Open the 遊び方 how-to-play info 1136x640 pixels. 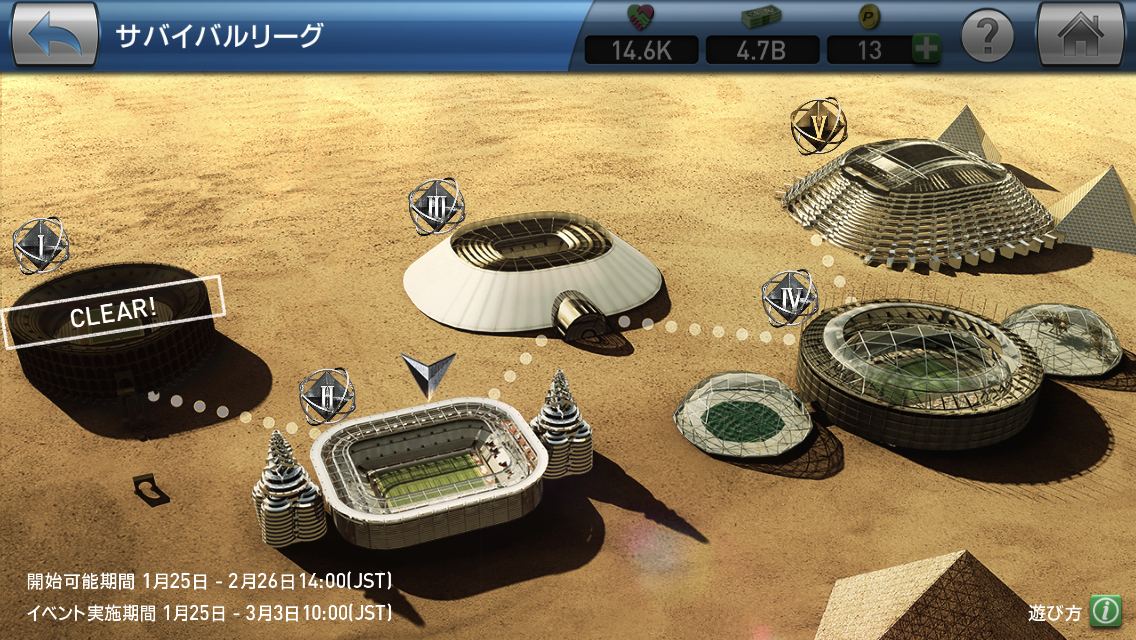pos(1103,611)
